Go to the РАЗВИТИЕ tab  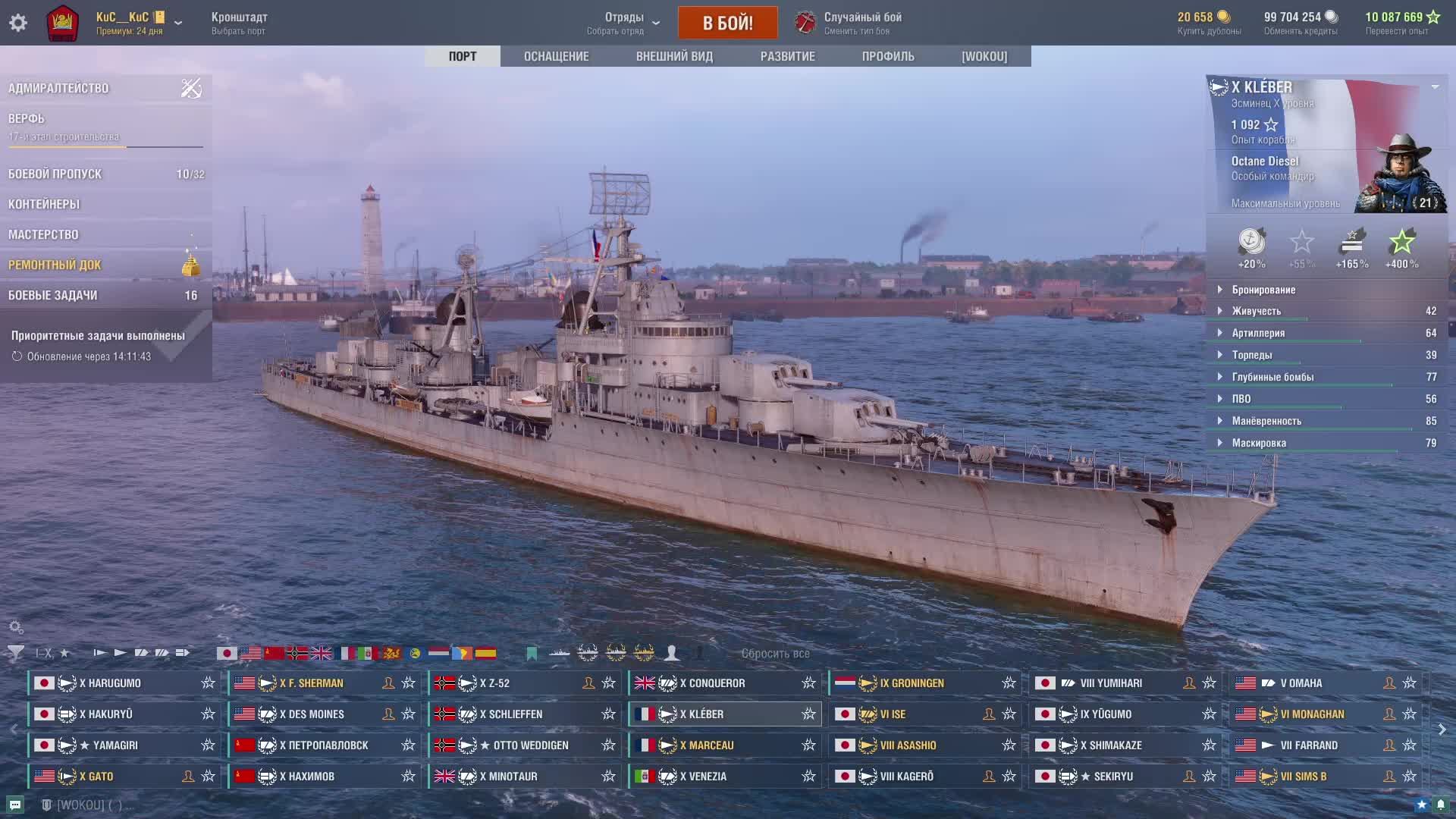point(787,56)
